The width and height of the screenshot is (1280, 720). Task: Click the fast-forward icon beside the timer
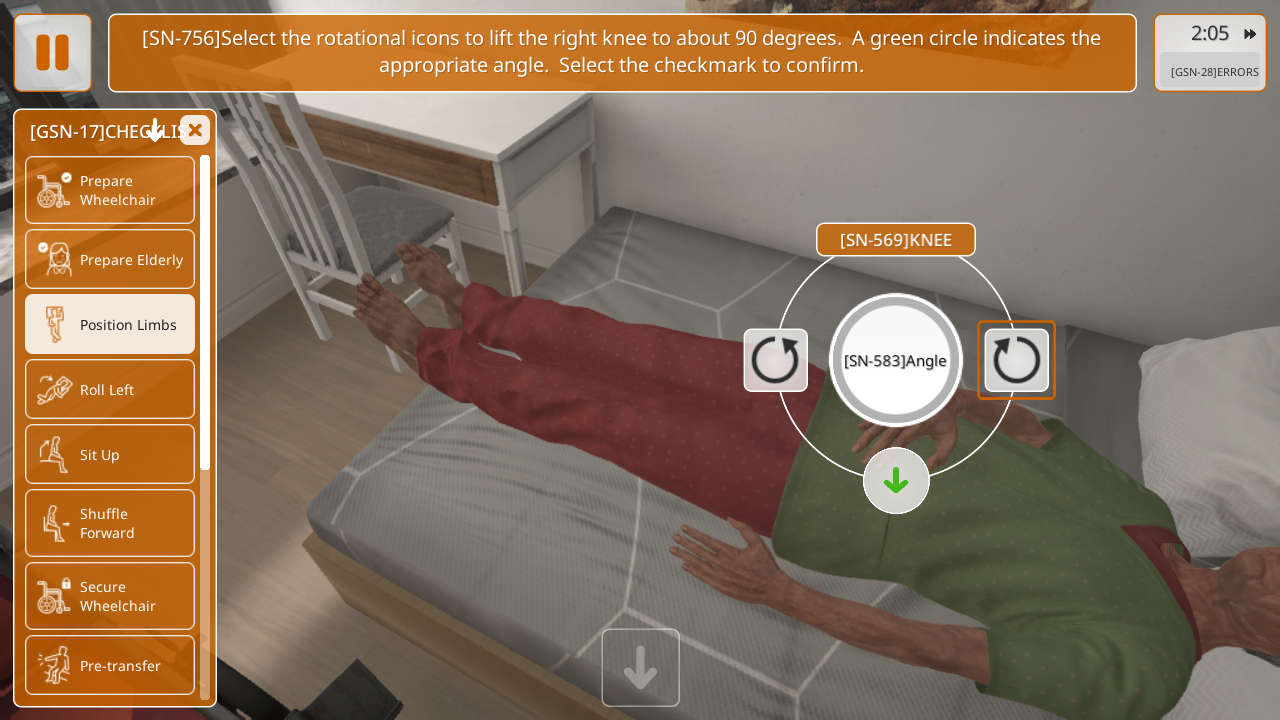pos(1250,34)
